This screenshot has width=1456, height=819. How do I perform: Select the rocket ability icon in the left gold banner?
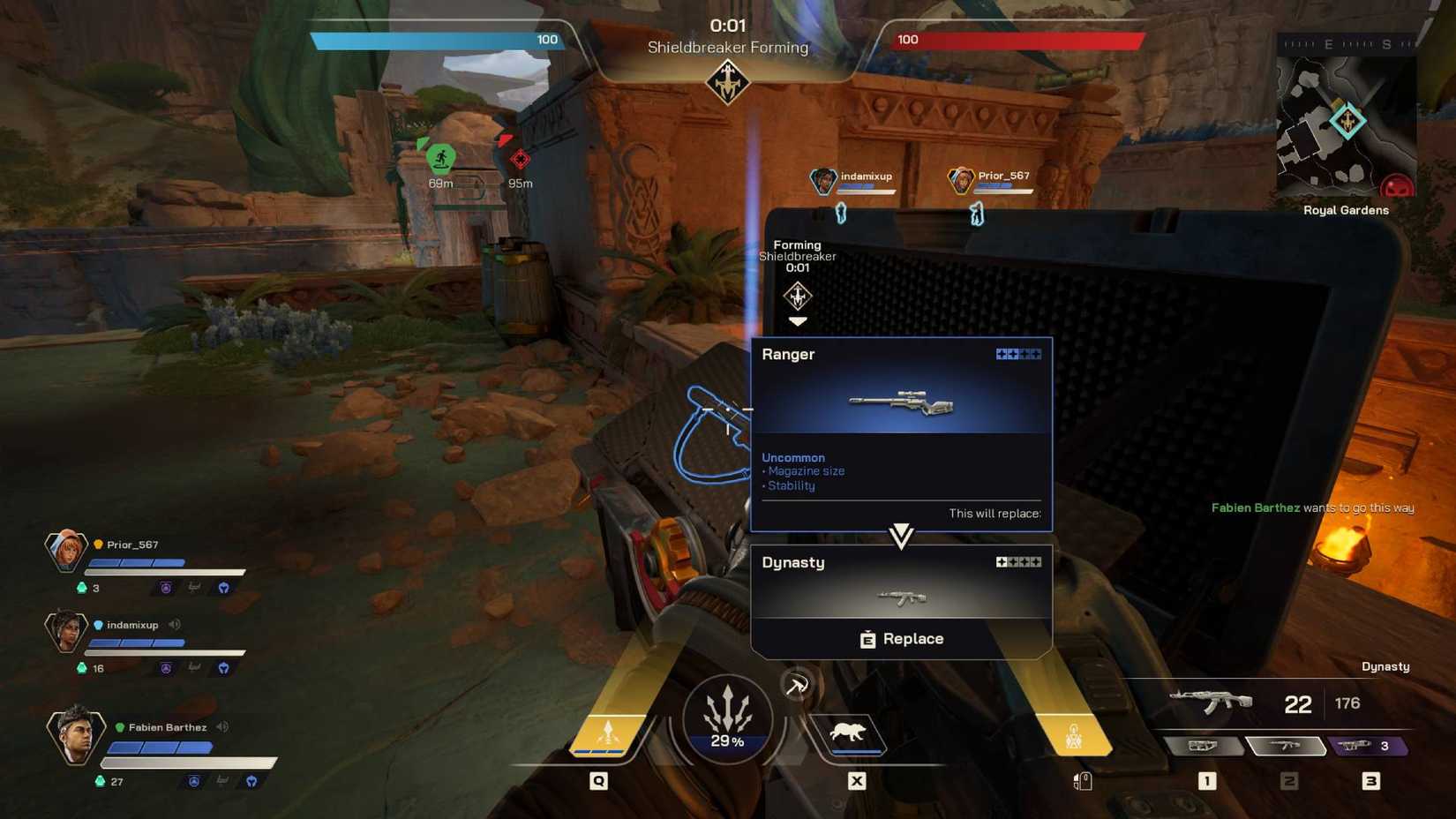click(609, 730)
